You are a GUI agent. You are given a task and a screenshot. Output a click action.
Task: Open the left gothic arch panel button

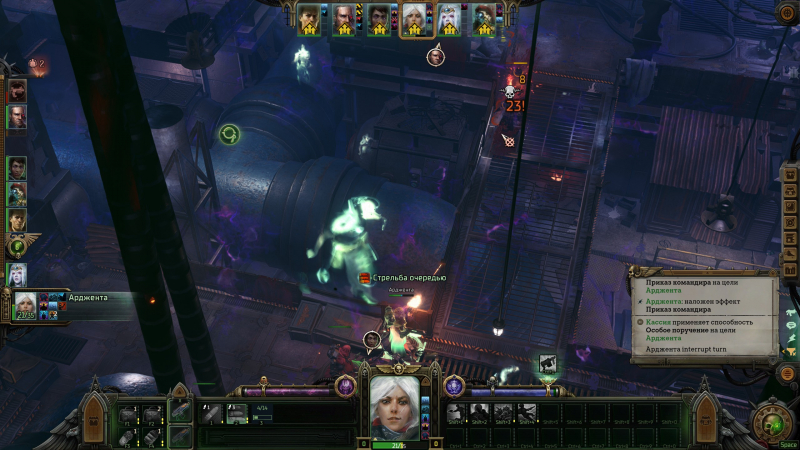[95, 410]
